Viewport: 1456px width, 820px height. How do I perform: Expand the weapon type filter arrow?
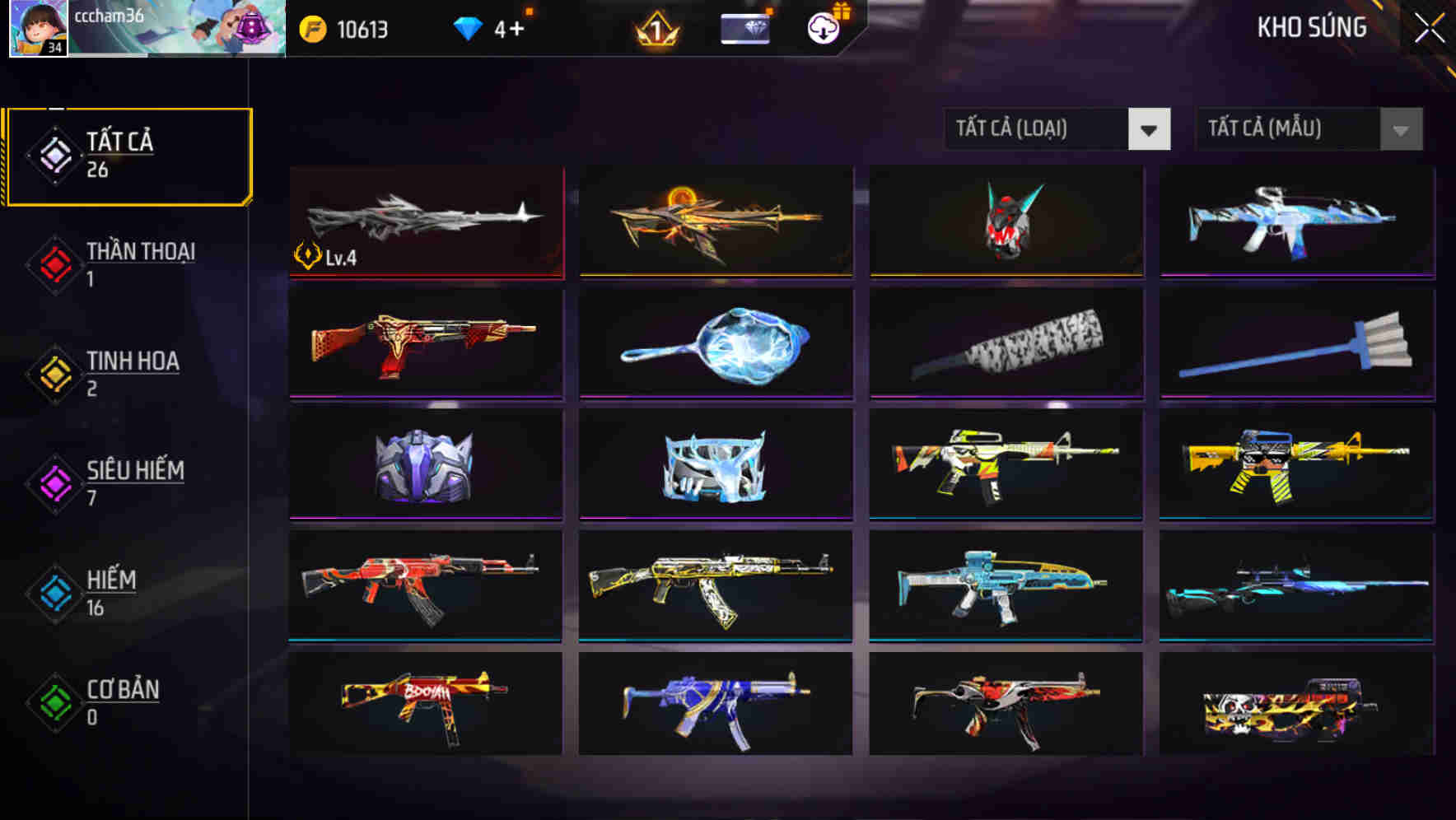point(1150,129)
